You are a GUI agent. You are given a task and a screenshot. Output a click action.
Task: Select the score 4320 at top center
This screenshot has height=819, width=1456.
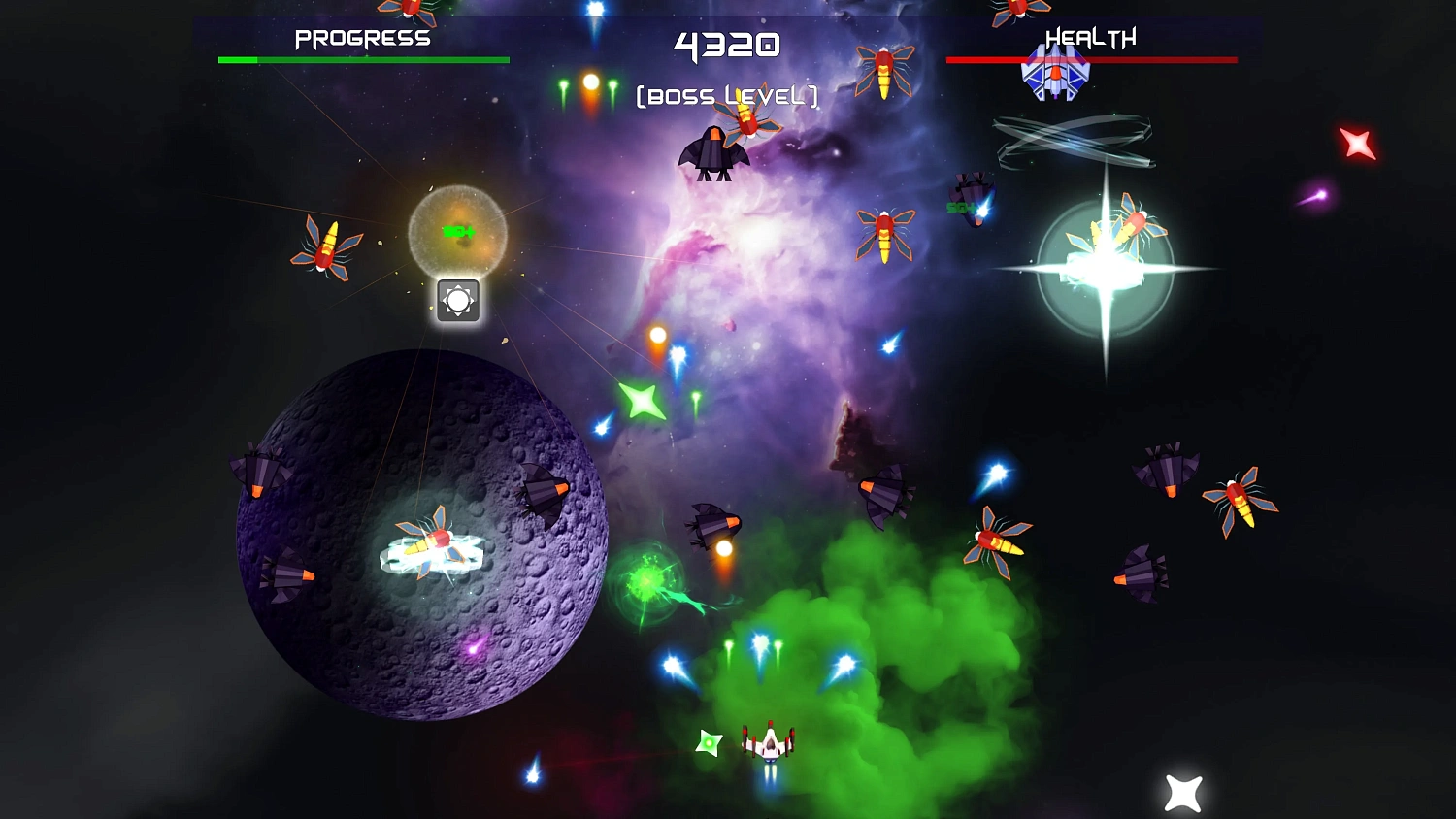coord(726,44)
